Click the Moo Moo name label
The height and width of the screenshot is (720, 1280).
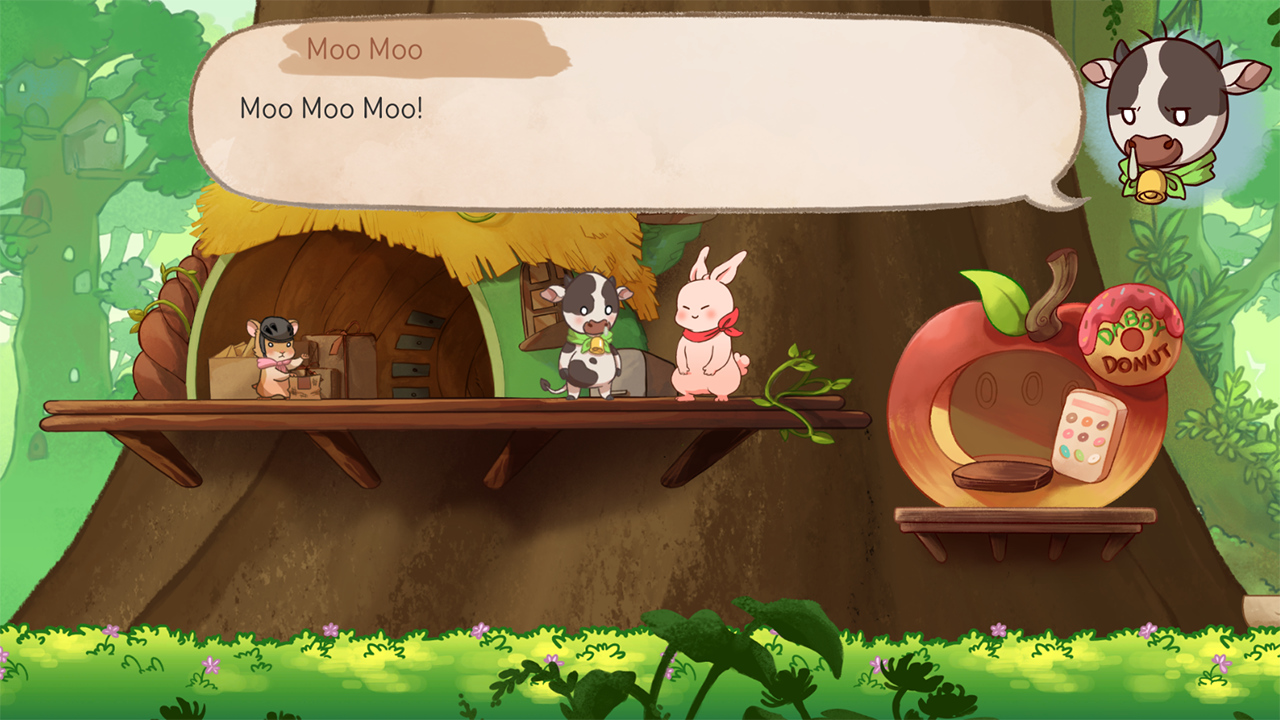[x=366, y=50]
